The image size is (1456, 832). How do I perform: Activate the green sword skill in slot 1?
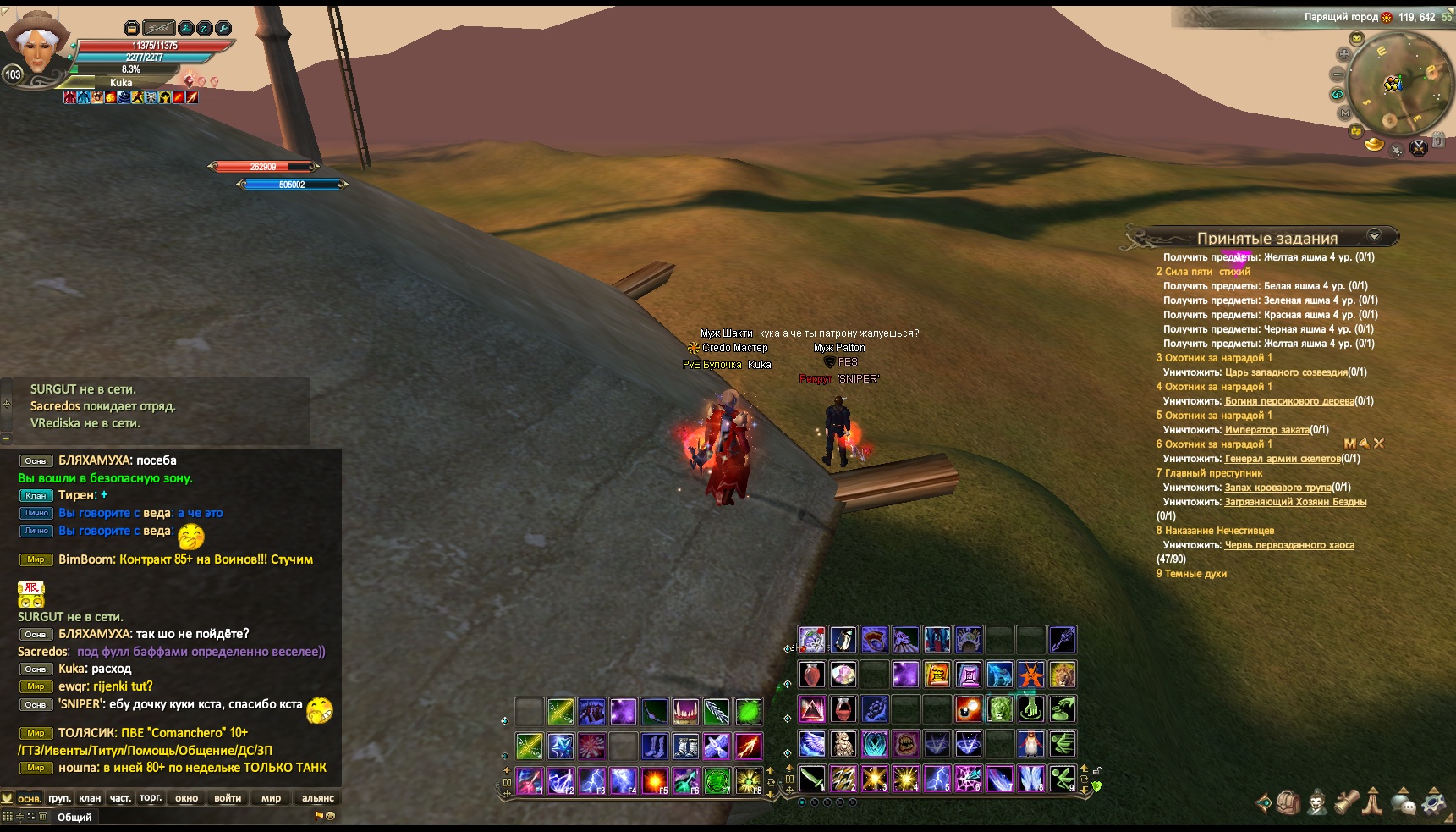click(x=812, y=778)
